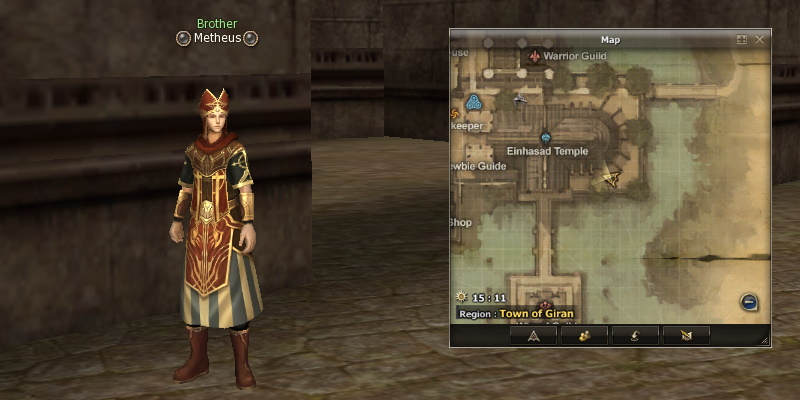
Task: Click the blue triple-swirl map marker
Action: click(474, 101)
